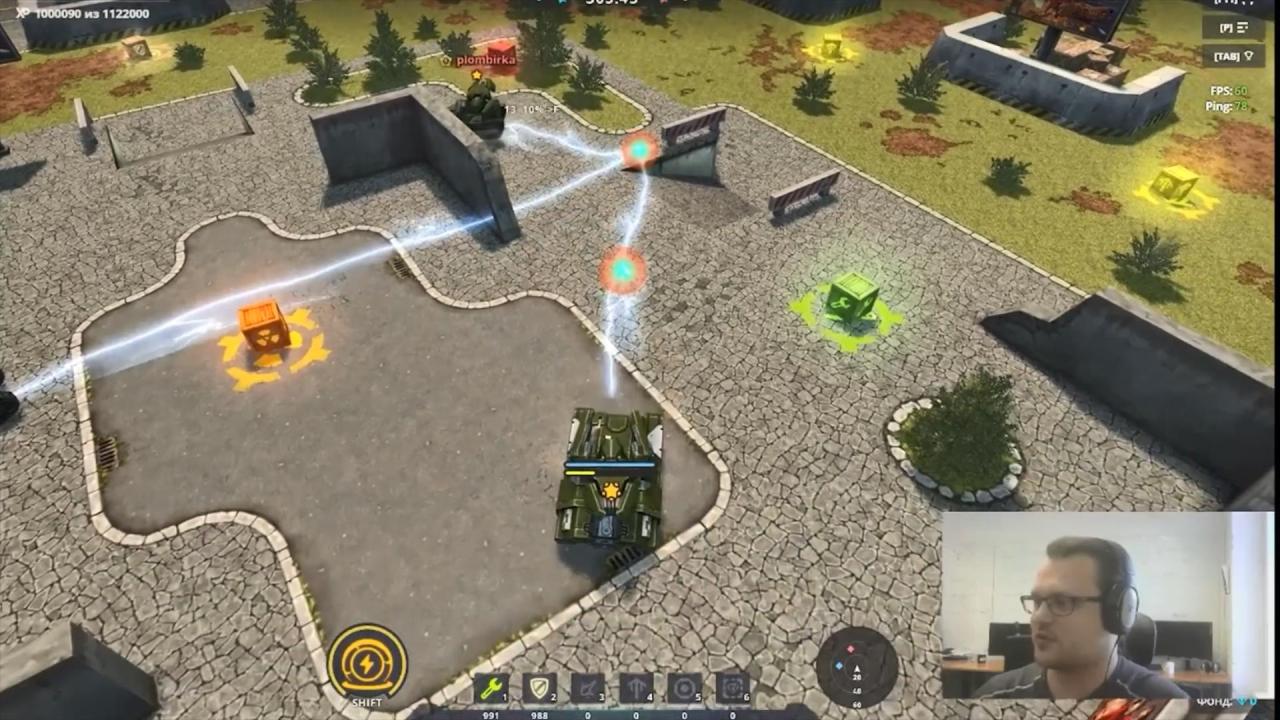
Task: Click the supply count 991 under slot 1
Action: 491,714
